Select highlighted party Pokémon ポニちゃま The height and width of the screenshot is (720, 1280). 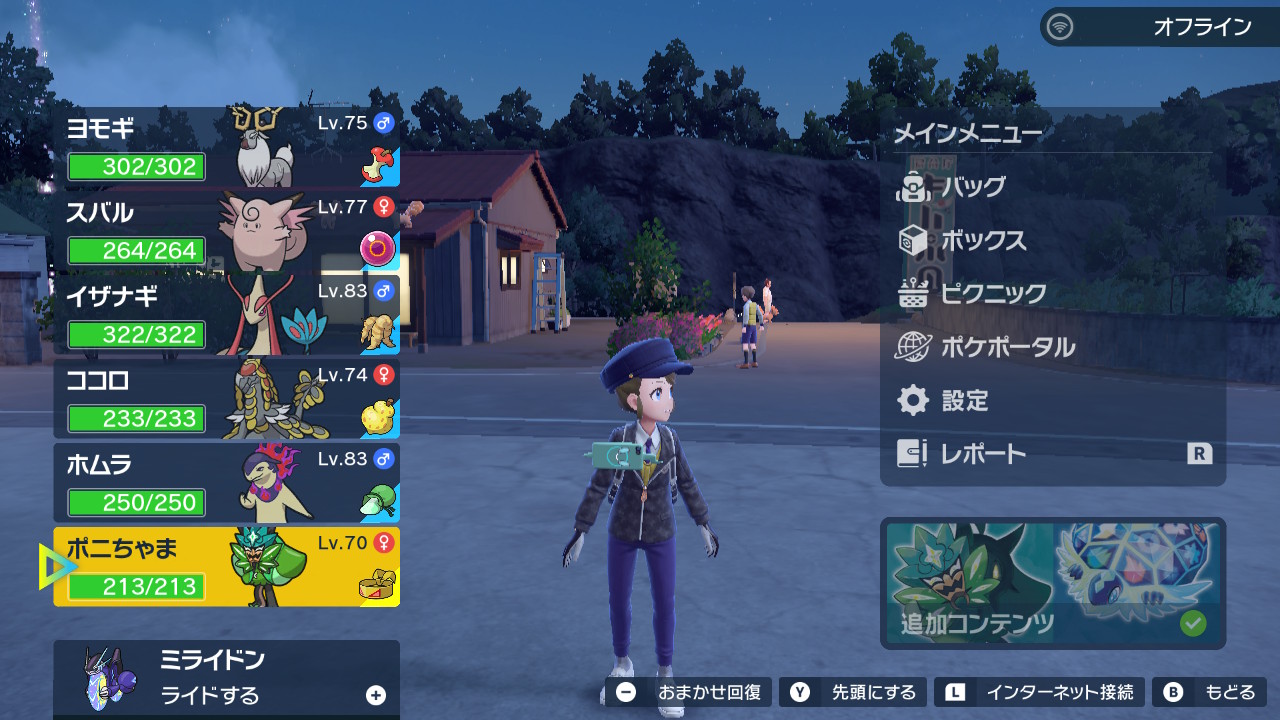click(x=227, y=567)
